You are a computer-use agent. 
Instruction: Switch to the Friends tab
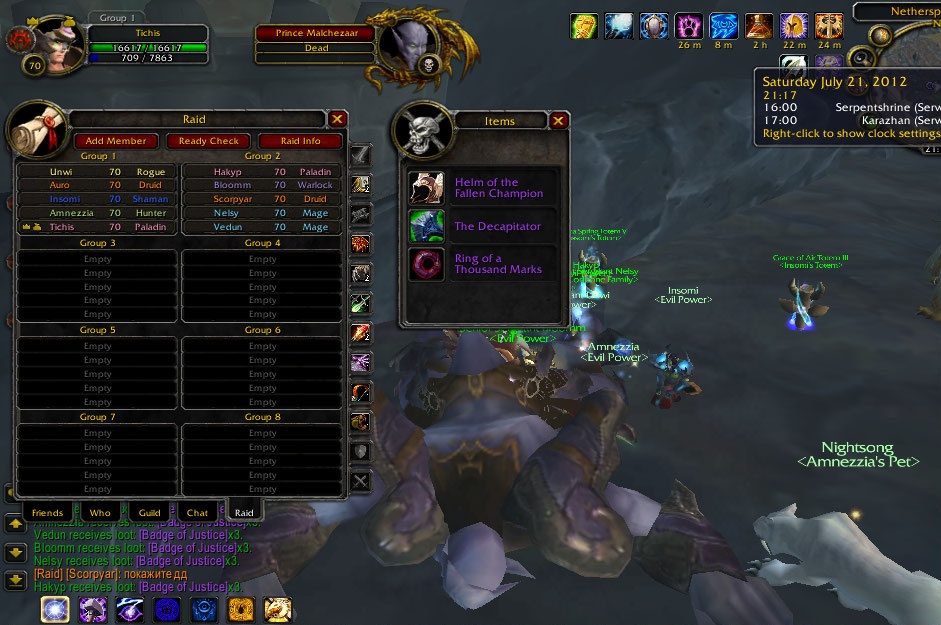(x=47, y=513)
